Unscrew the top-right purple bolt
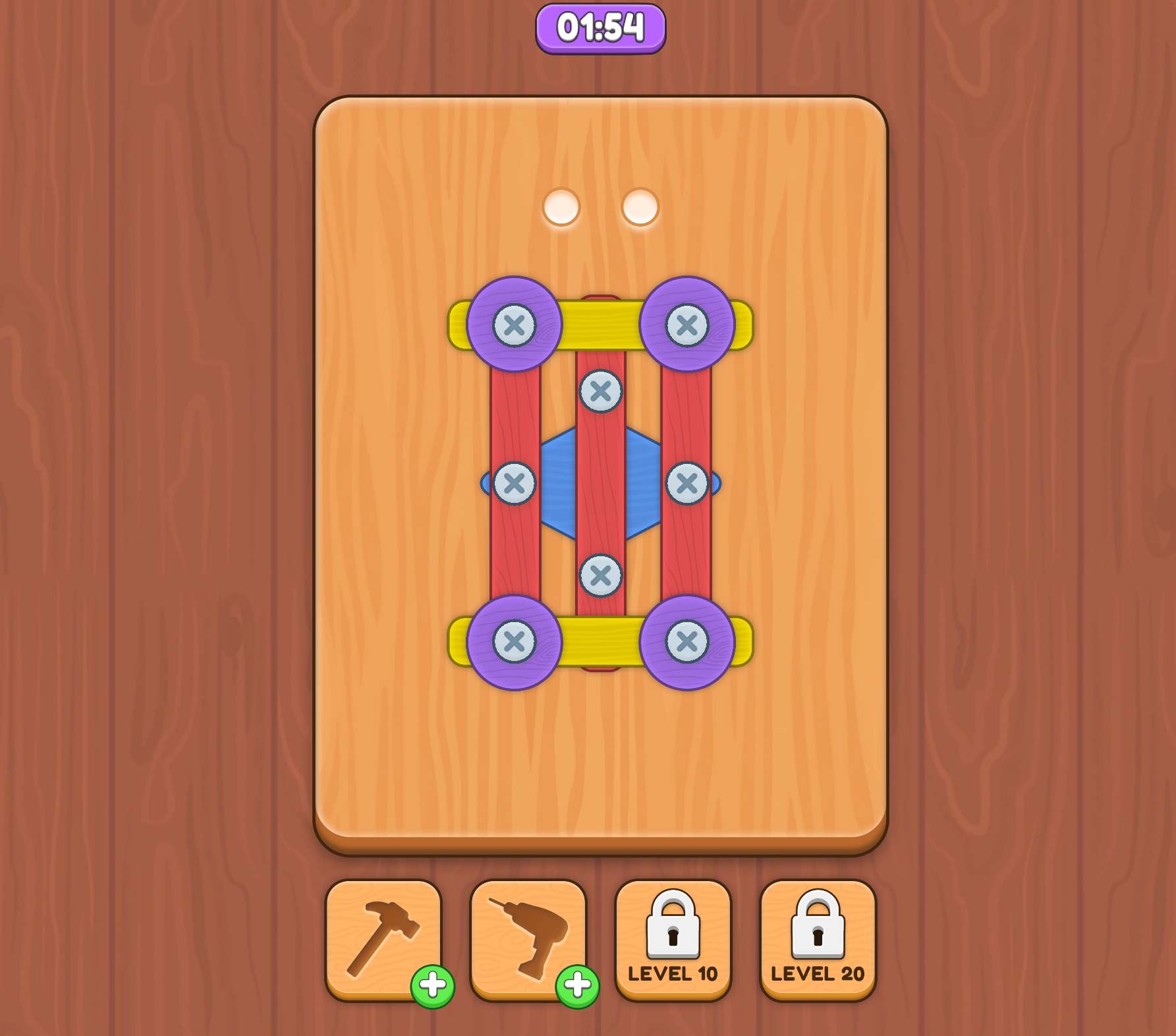The width and height of the screenshot is (1176, 1036). tap(688, 323)
